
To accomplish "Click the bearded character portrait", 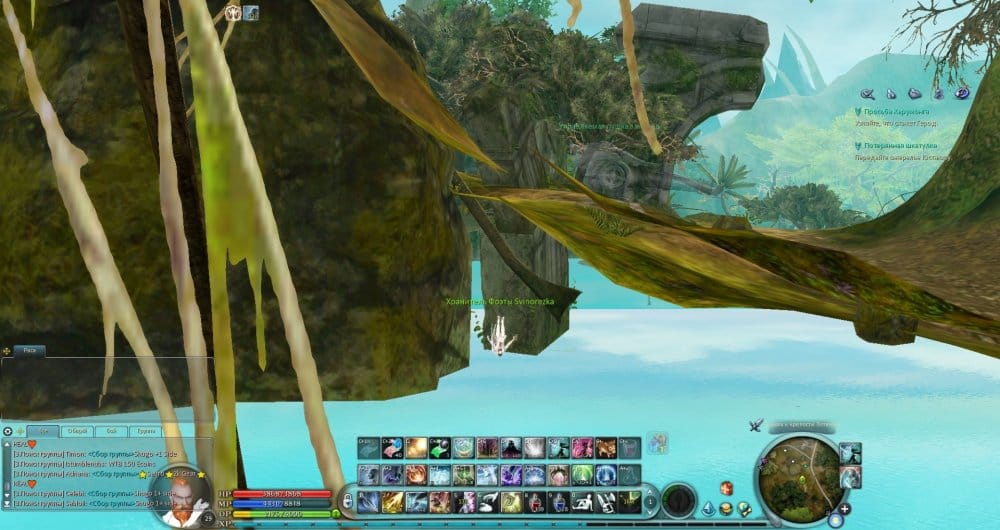I will click(187, 498).
